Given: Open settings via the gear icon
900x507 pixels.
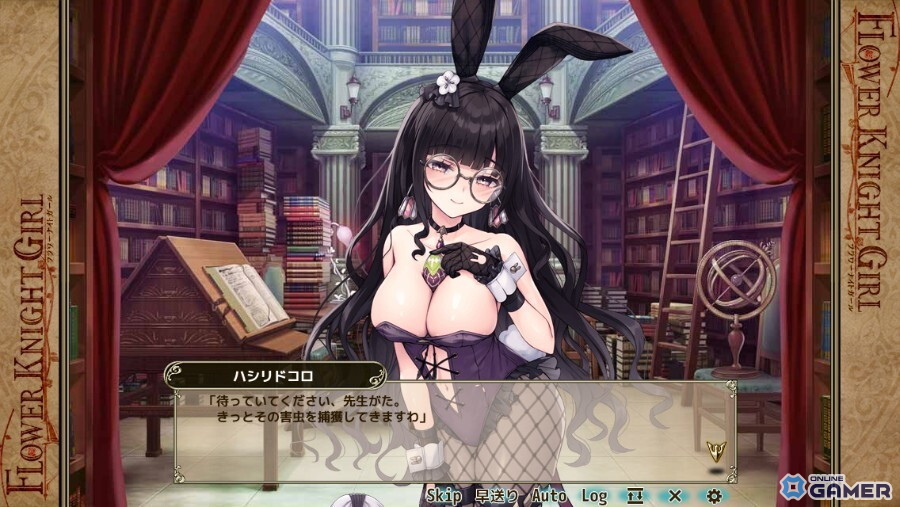Looking at the screenshot, I should pos(713,495).
